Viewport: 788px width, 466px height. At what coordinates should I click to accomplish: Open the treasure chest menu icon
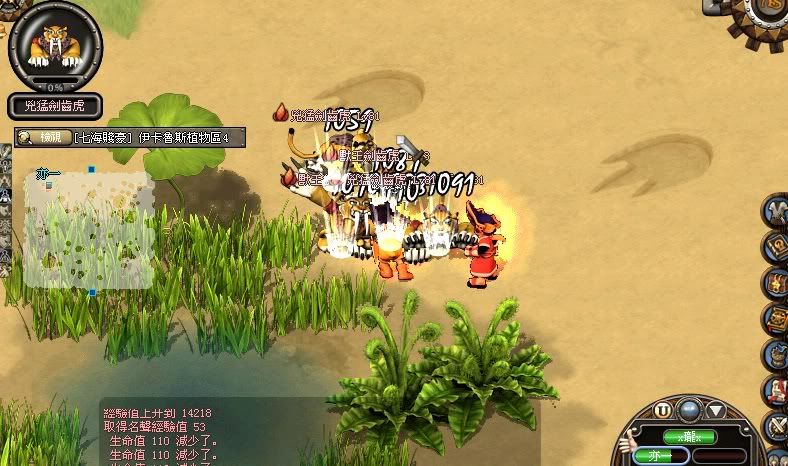point(777,284)
